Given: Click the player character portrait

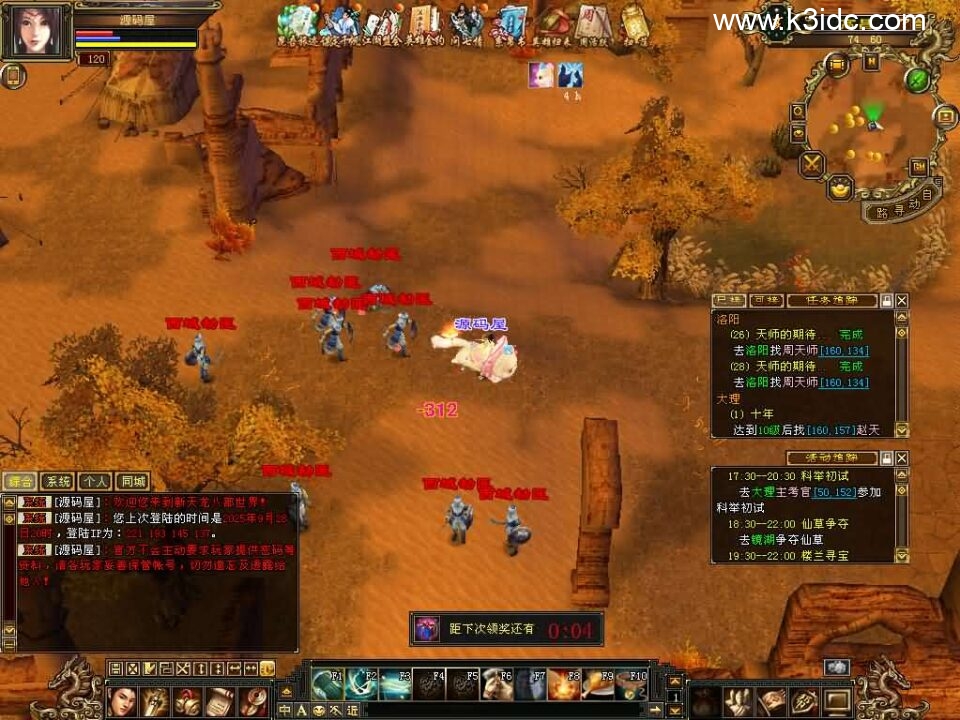Looking at the screenshot, I should [35, 31].
